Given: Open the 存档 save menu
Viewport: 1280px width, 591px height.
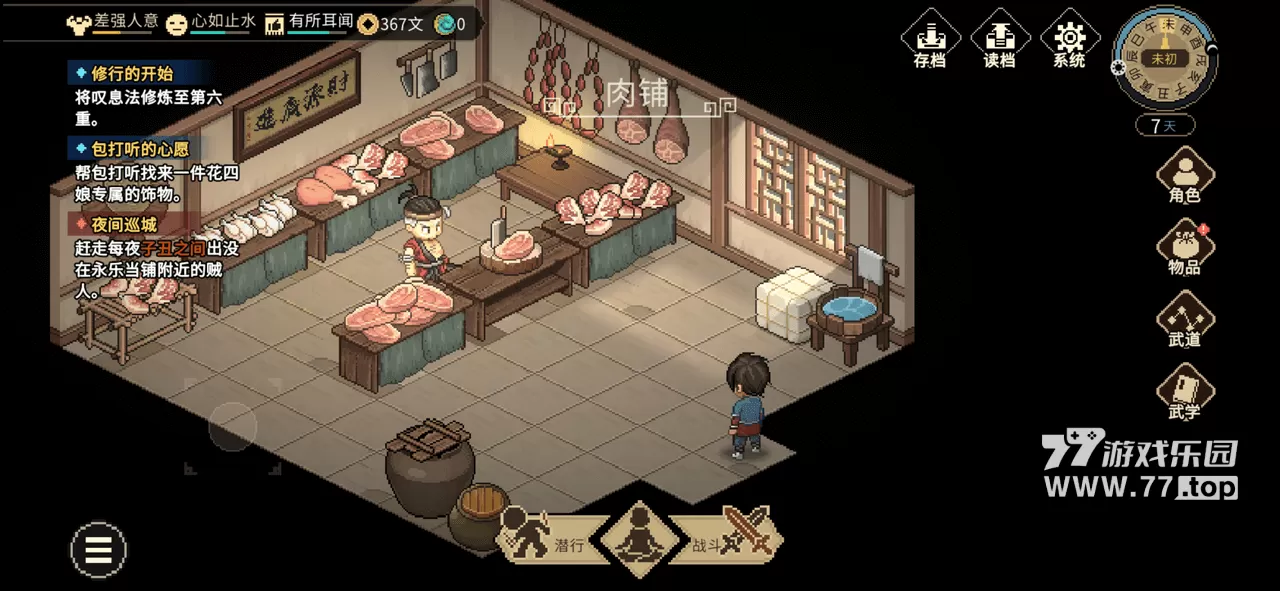Looking at the screenshot, I should point(929,41).
